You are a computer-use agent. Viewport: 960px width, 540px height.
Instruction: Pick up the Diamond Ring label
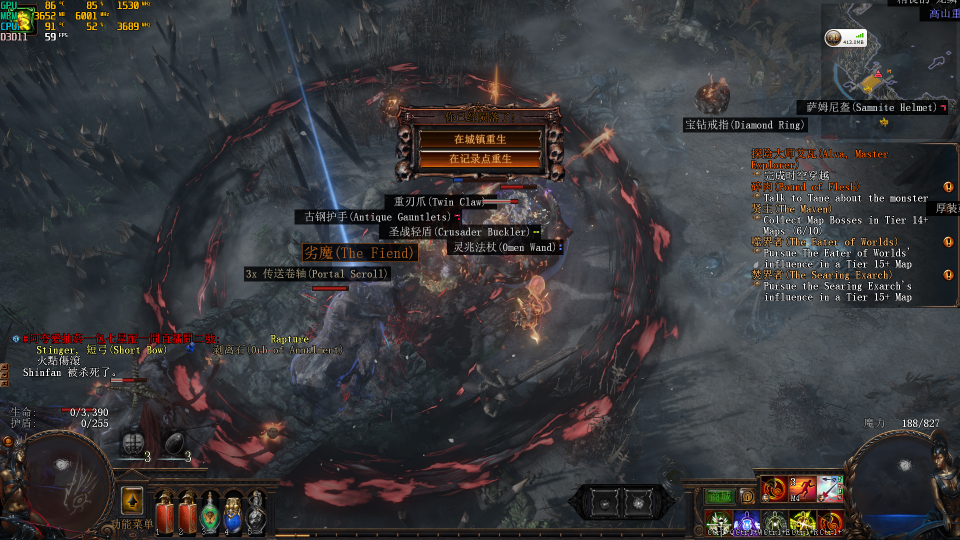[744, 125]
